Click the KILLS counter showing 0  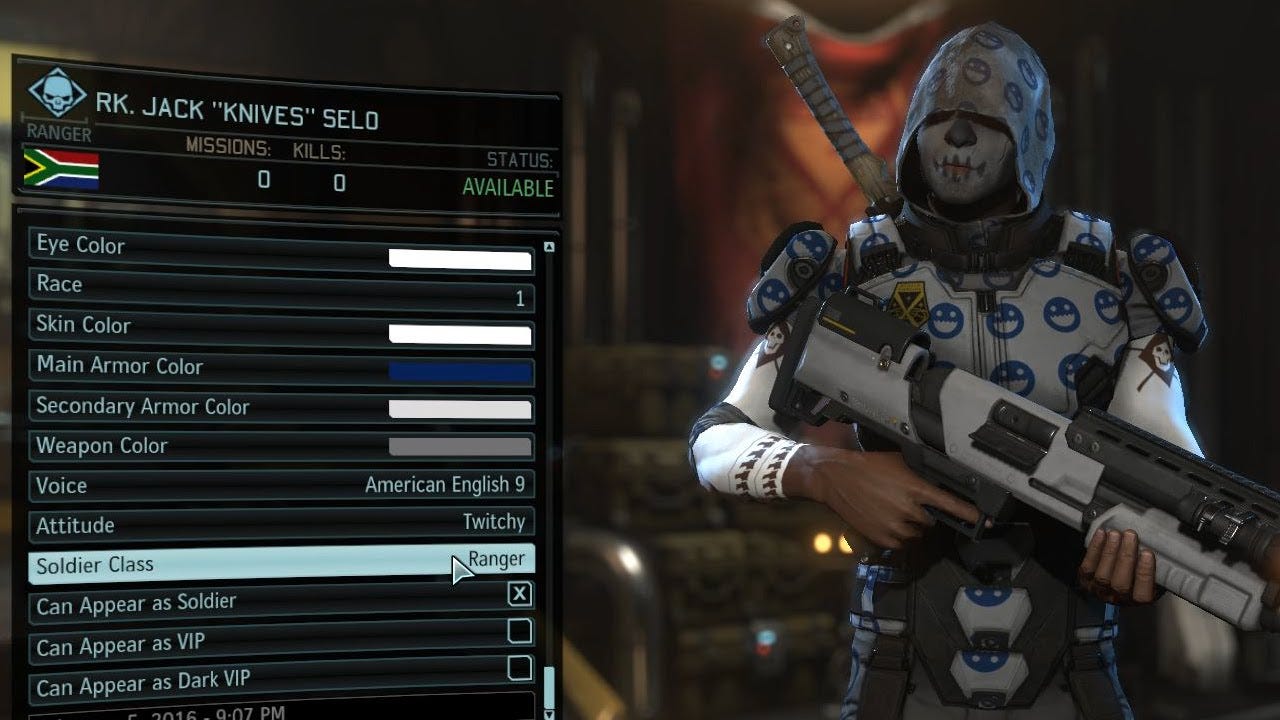pos(337,183)
